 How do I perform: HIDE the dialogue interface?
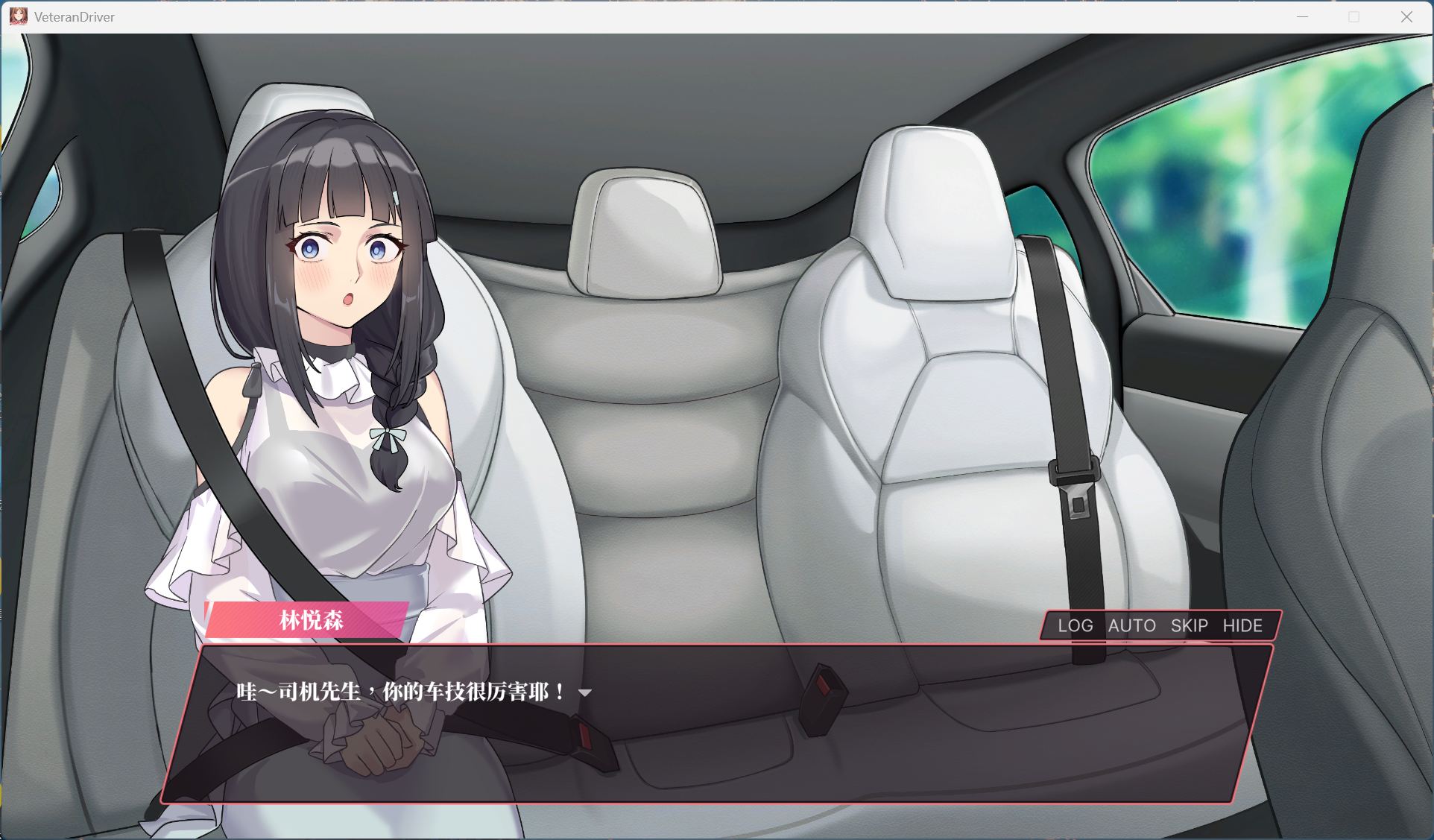(x=1243, y=626)
